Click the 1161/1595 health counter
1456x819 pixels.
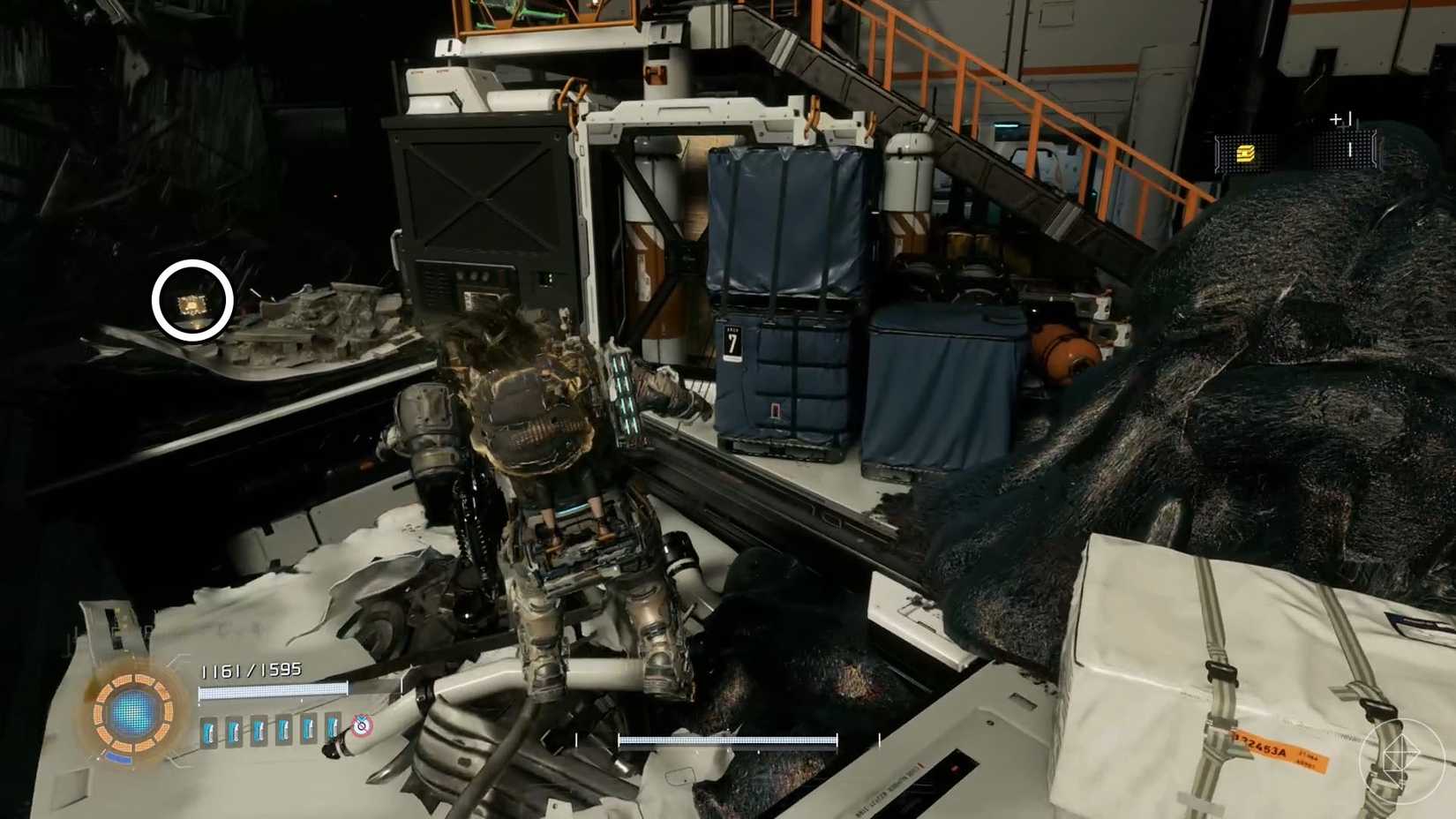tap(252, 670)
